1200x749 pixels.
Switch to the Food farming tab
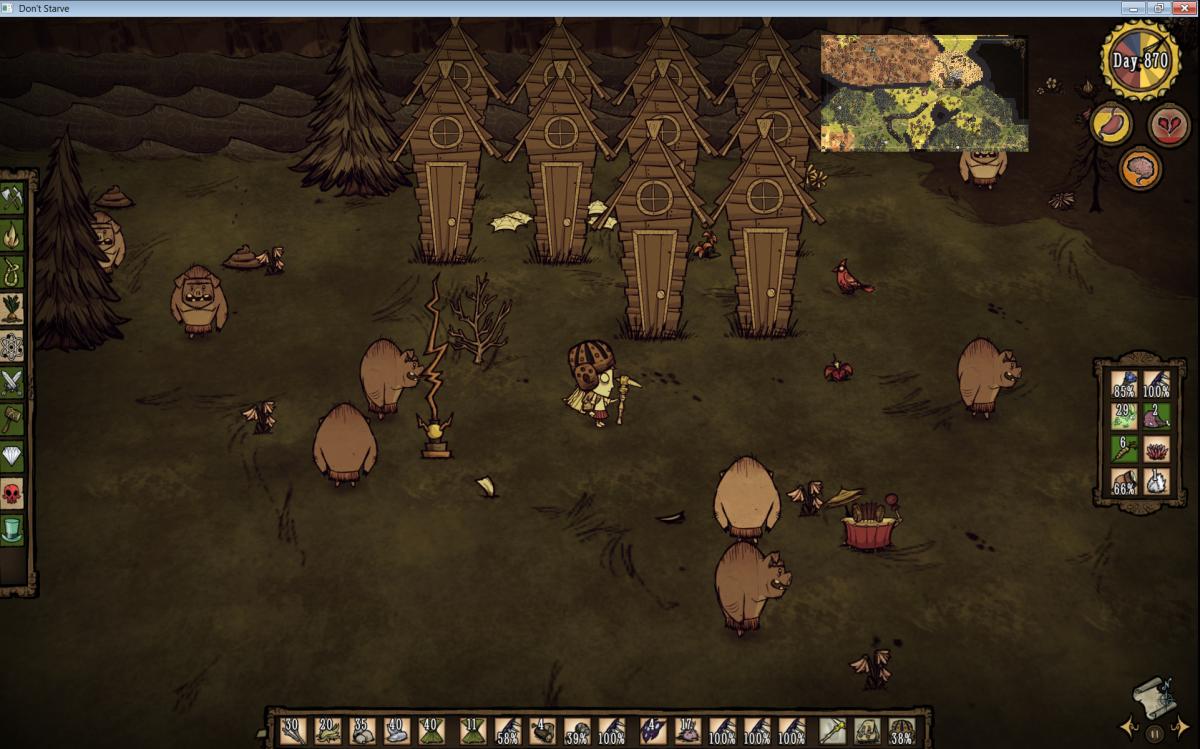12,307
